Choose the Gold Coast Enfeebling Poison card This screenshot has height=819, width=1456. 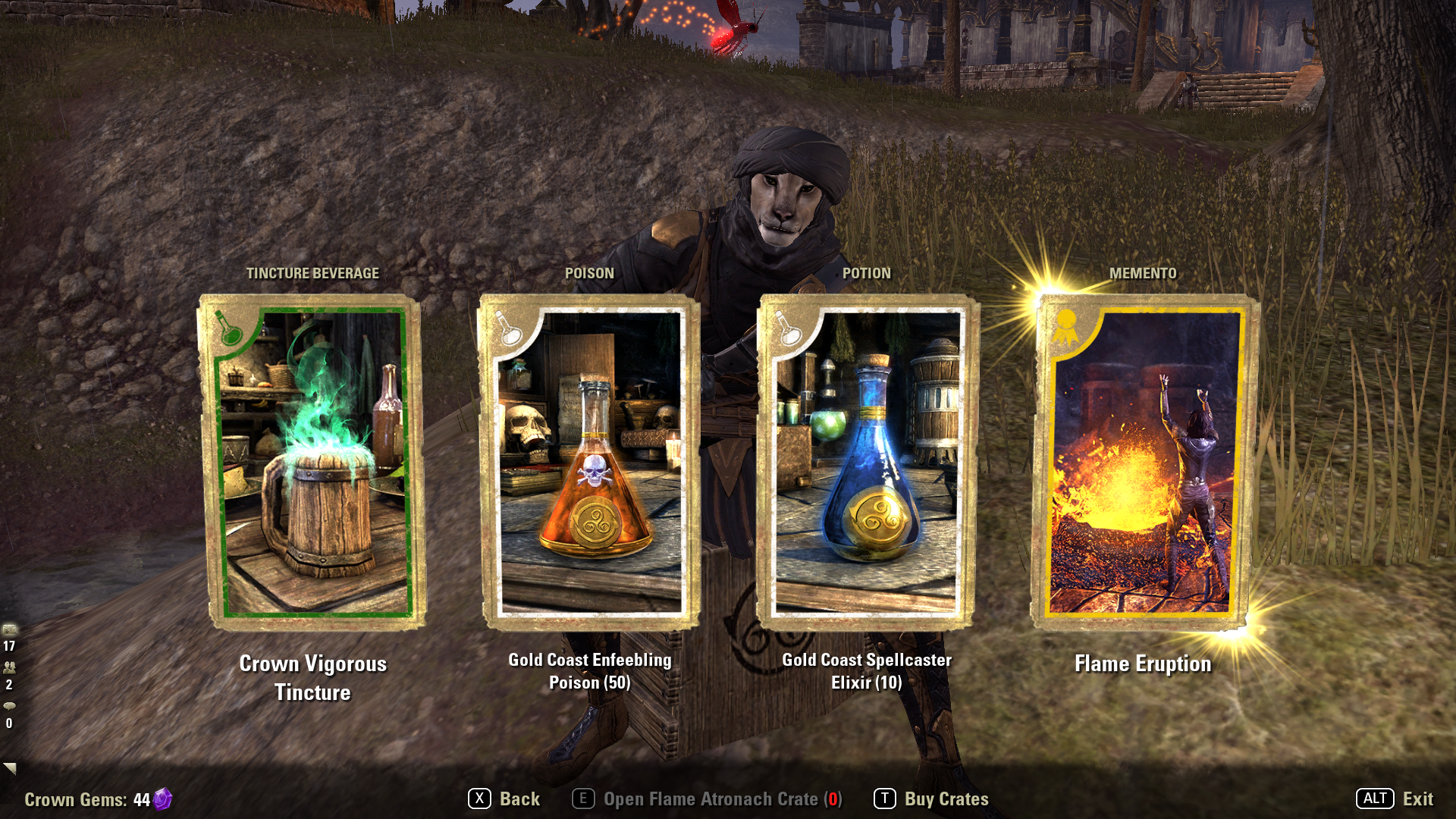(x=590, y=463)
